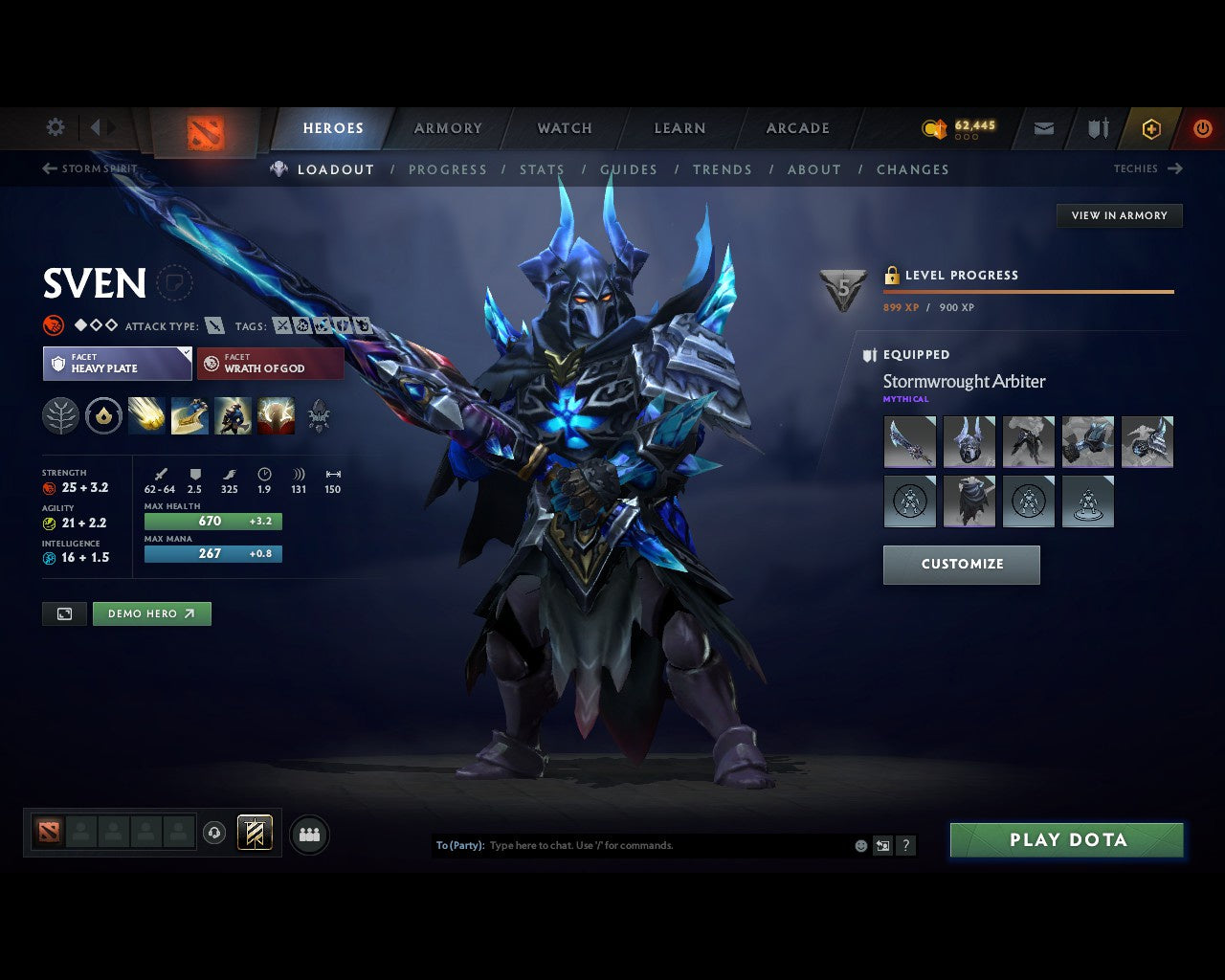The height and width of the screenshot is (980, 1225).
Task: Open the mail inbox icon
Action: 1042,127
